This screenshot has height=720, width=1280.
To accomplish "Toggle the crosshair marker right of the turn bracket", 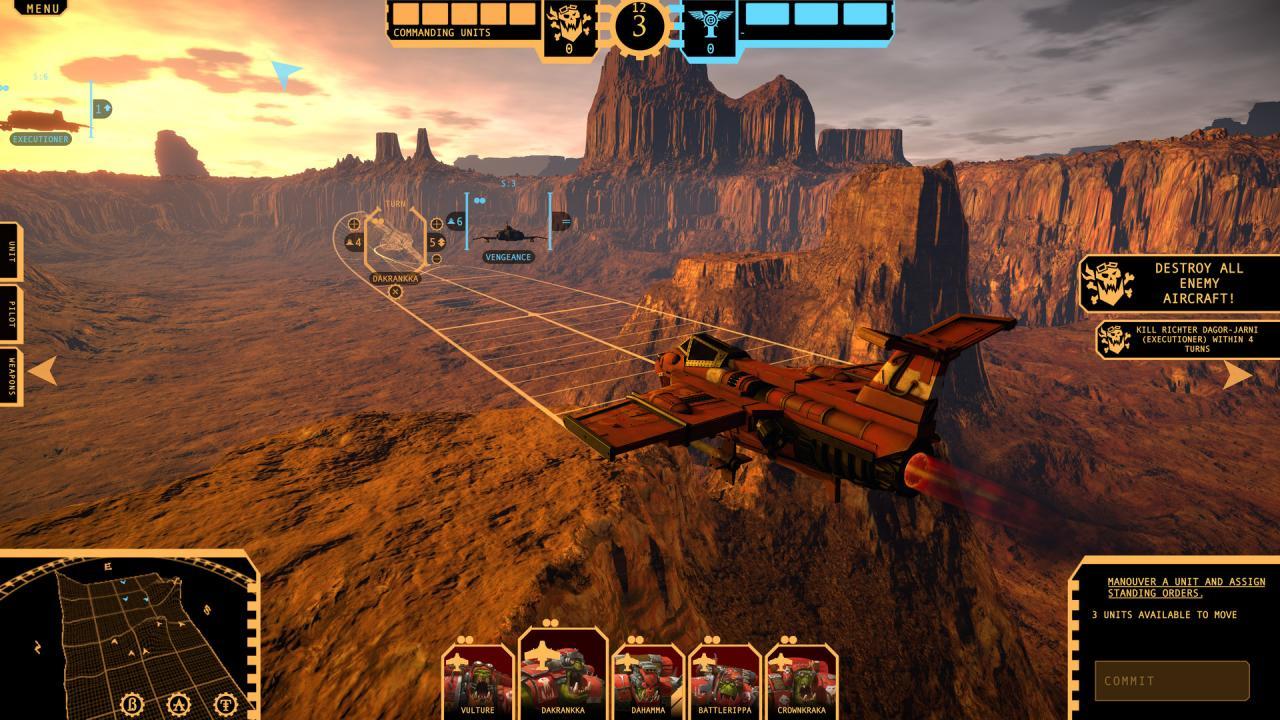I will tap(435, 224).
